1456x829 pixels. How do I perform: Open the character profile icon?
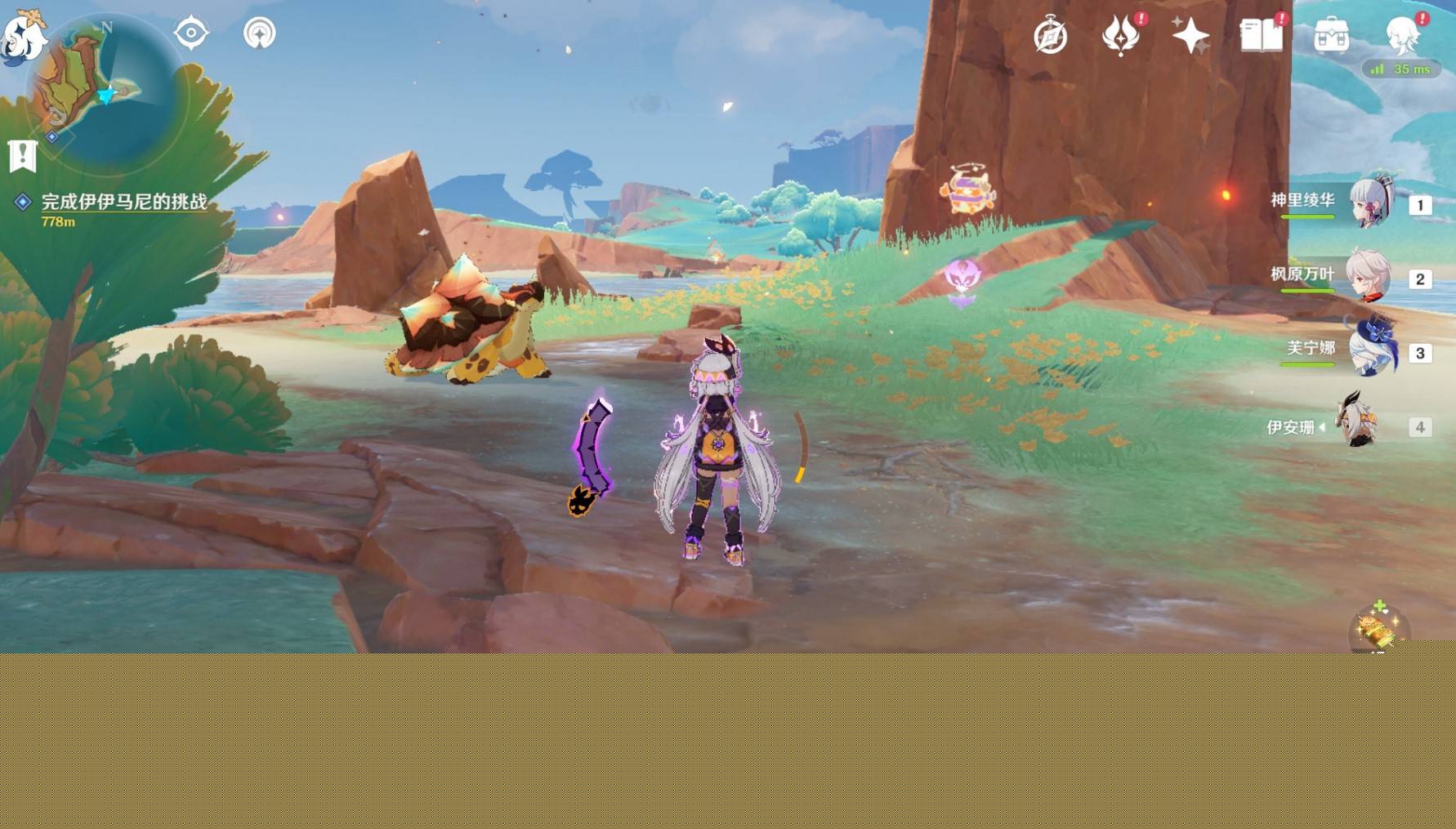[1403, 34]
